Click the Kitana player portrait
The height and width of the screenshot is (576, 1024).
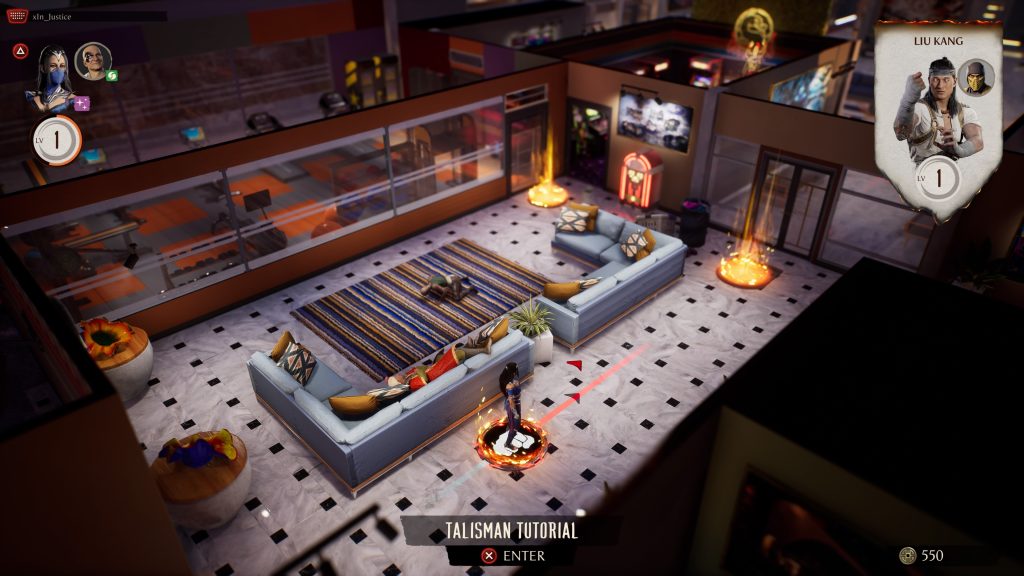click(54, 76)
